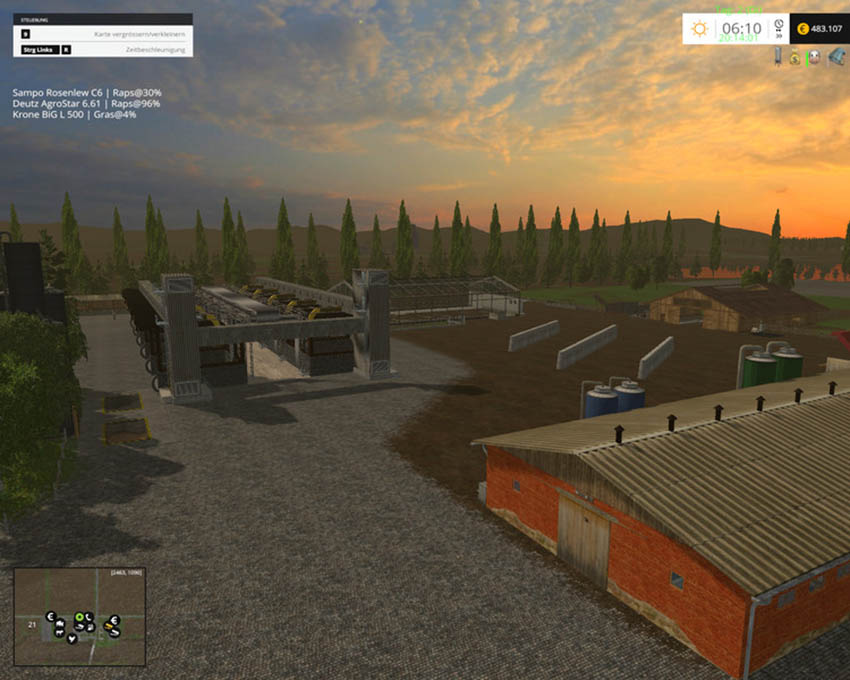Click the money bag icon
Image resolution: width=850 pixels, height=680 pixels.
[795, 58]
